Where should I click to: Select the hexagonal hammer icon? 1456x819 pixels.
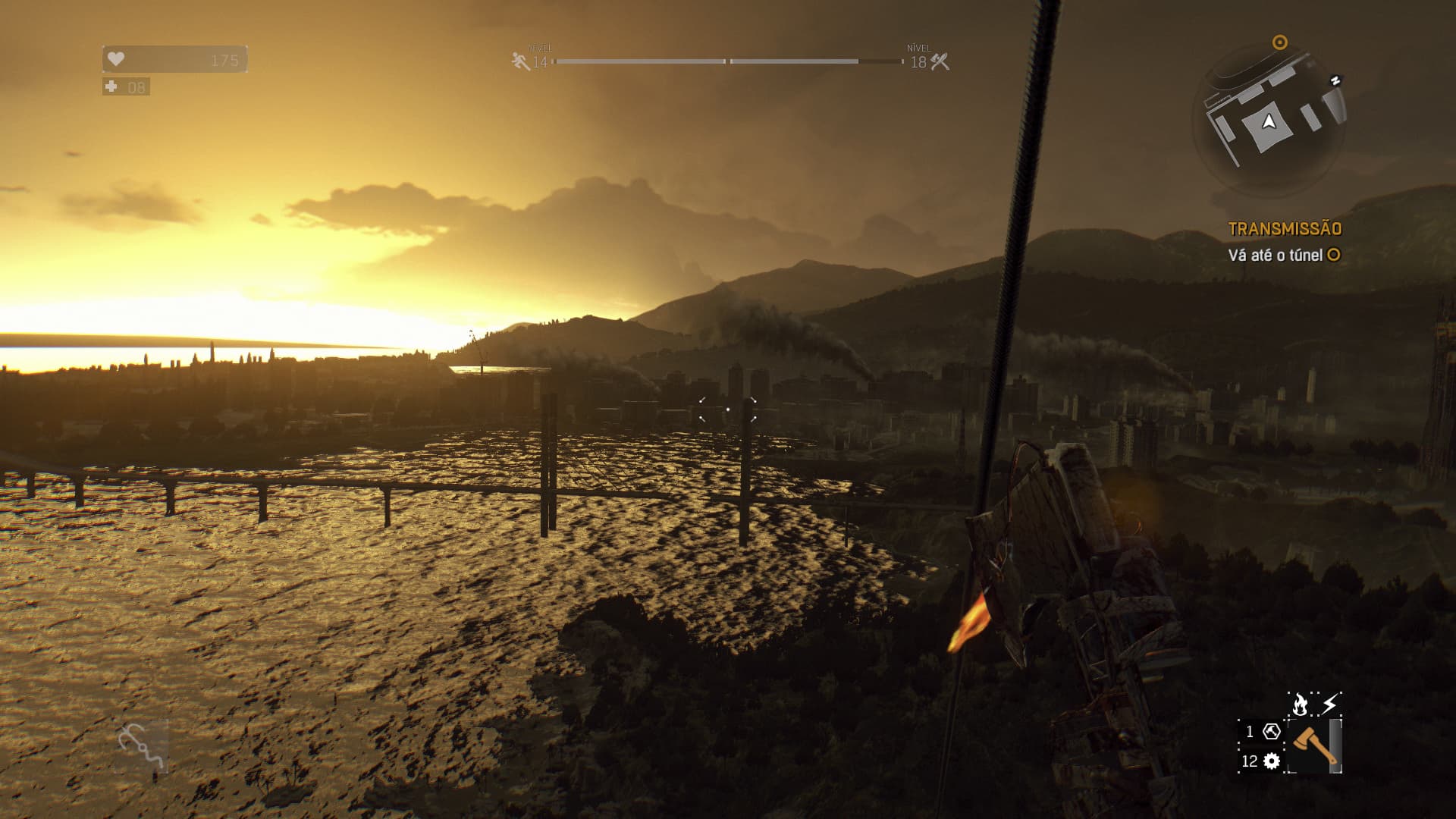(x=1272, y=732)
